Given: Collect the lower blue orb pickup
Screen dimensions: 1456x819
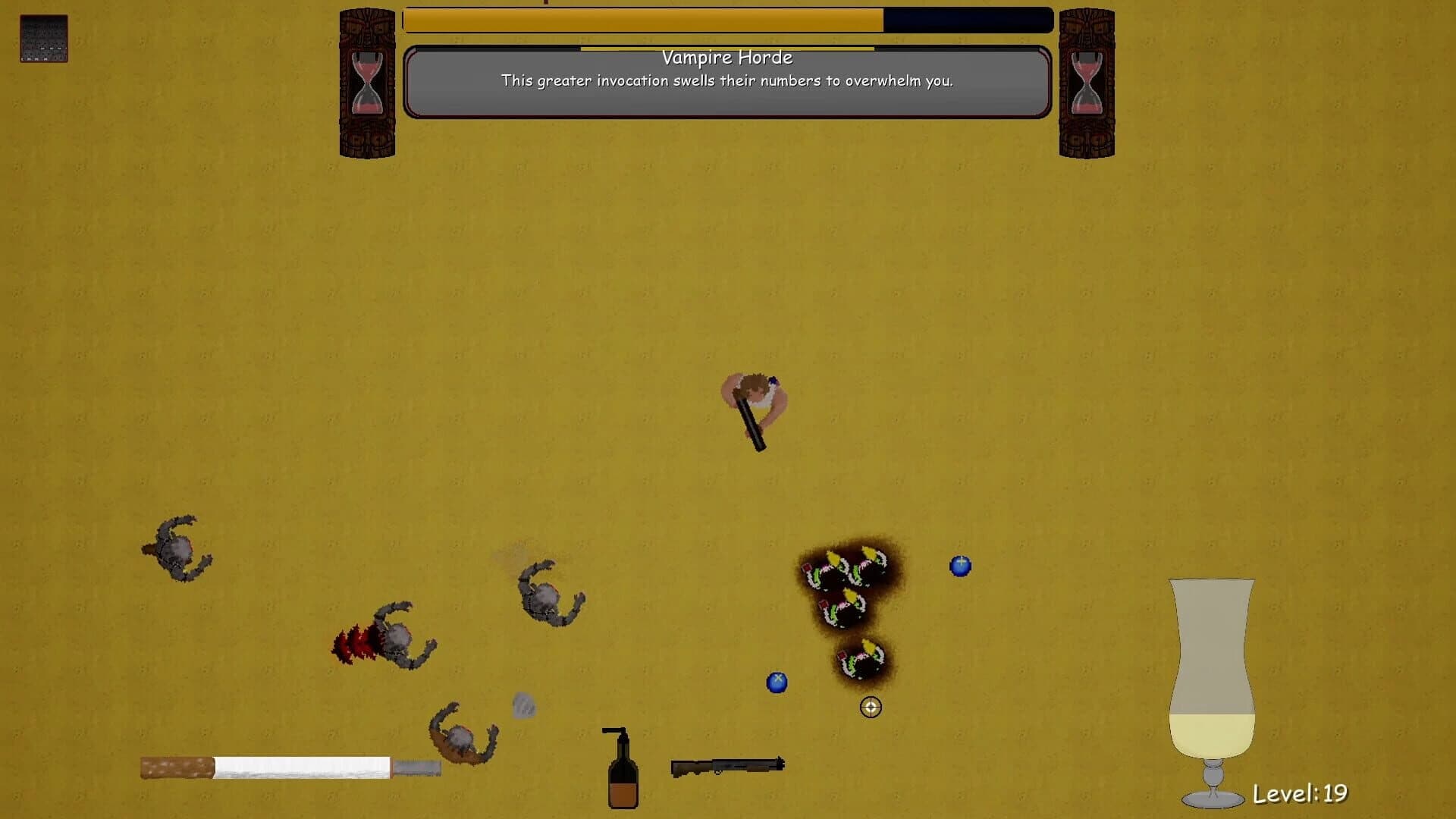Looking at the screenshot, I should click(777, 682).
